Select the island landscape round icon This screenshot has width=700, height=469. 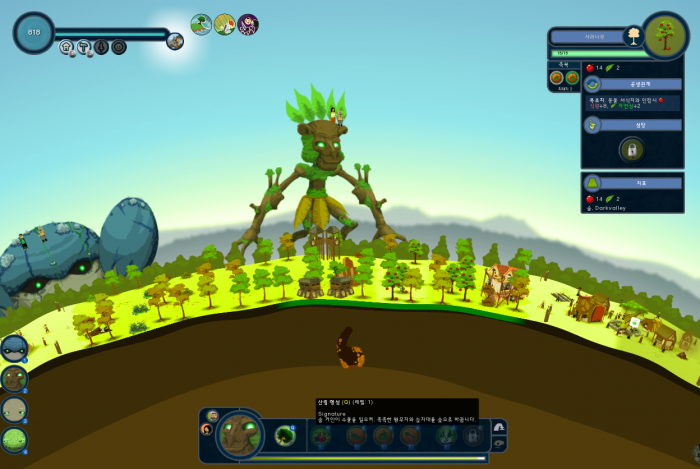coord(201,24)
